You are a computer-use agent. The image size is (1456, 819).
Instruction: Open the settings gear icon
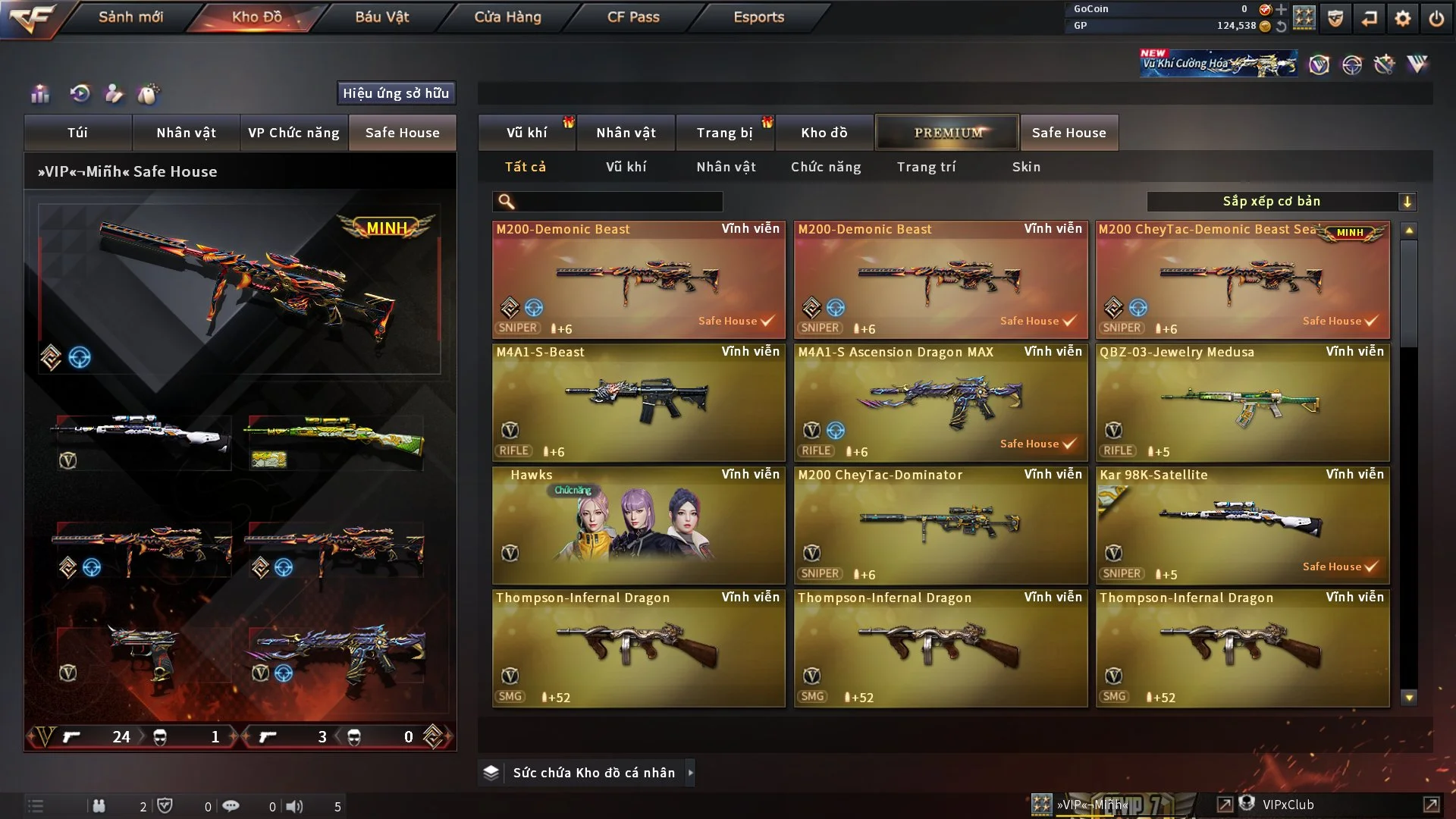1403,18
